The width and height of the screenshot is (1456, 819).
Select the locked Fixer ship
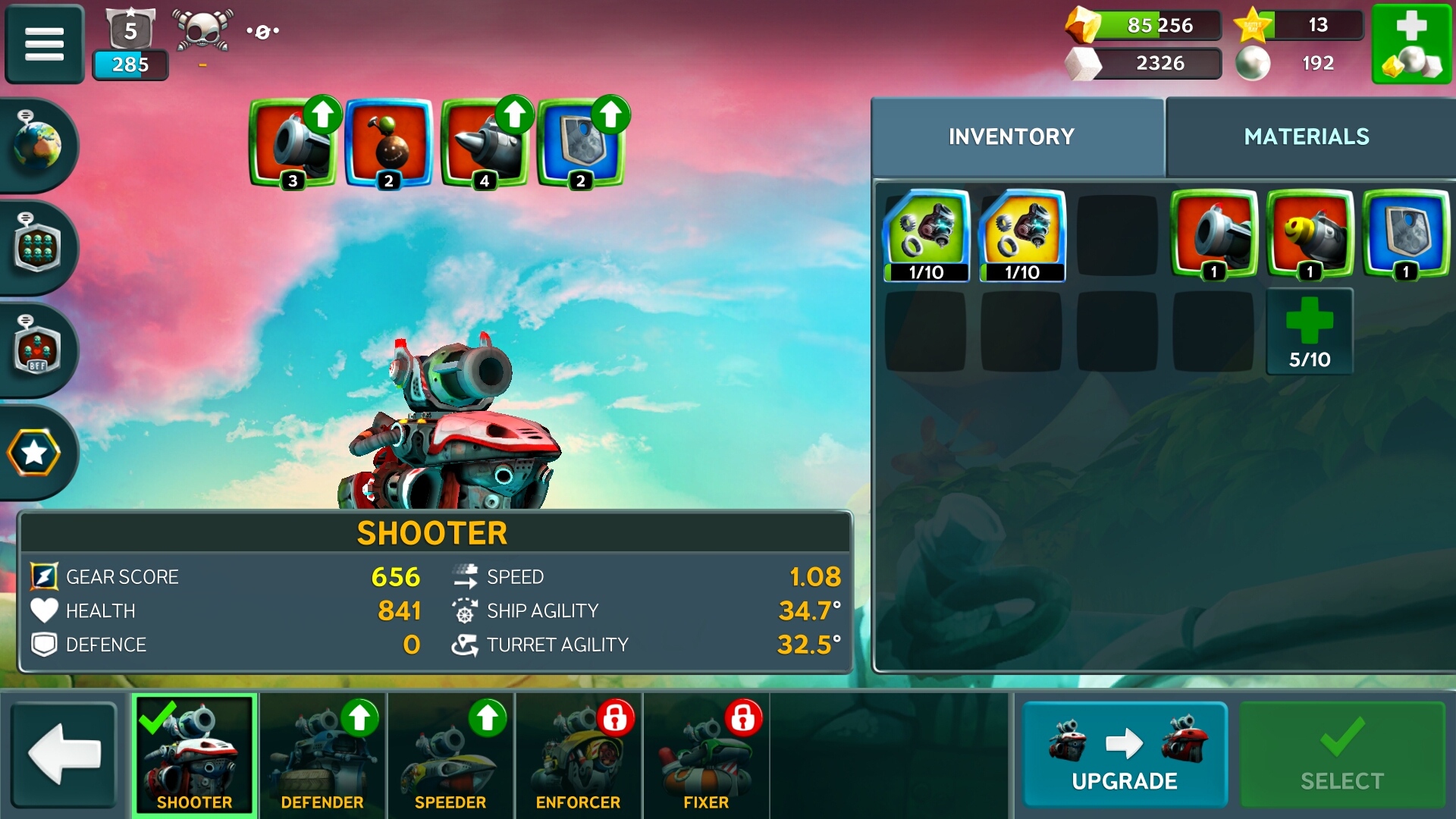click(705, 755)
